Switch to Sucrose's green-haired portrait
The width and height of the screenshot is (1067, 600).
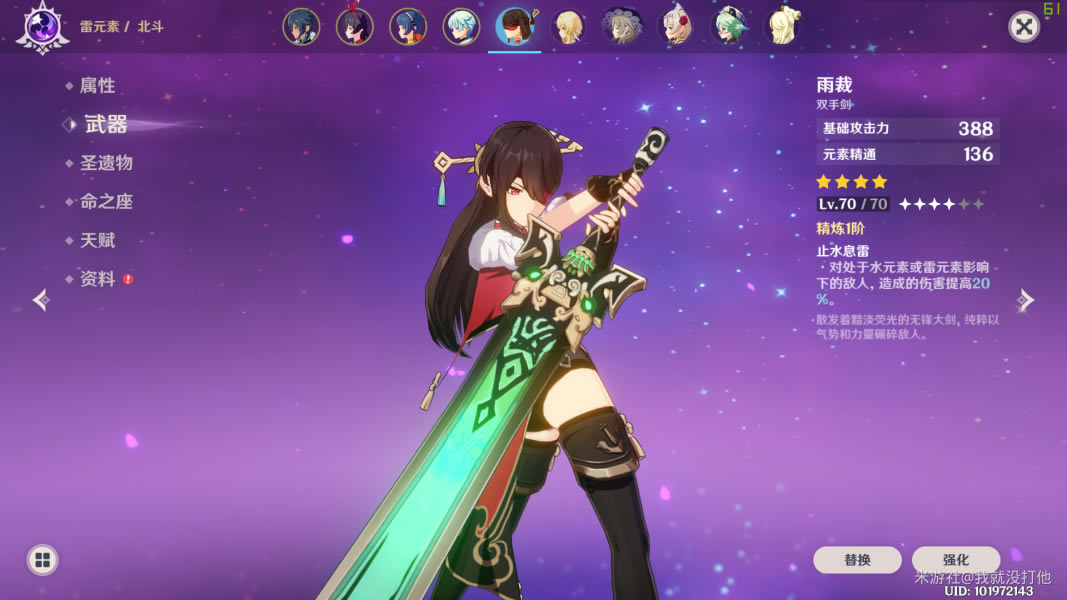[729, 26]
